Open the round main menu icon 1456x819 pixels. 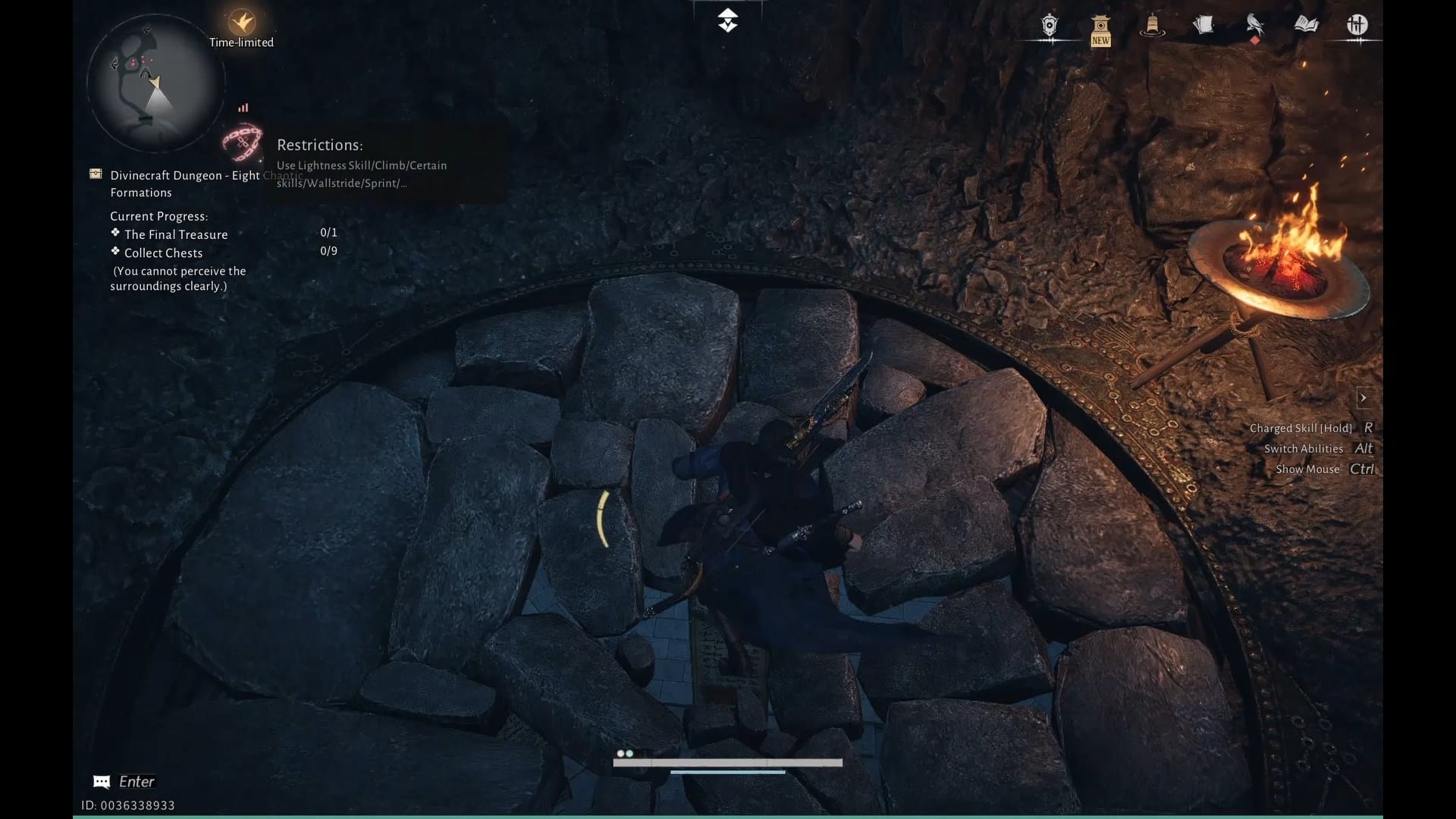pos(1357,25)
